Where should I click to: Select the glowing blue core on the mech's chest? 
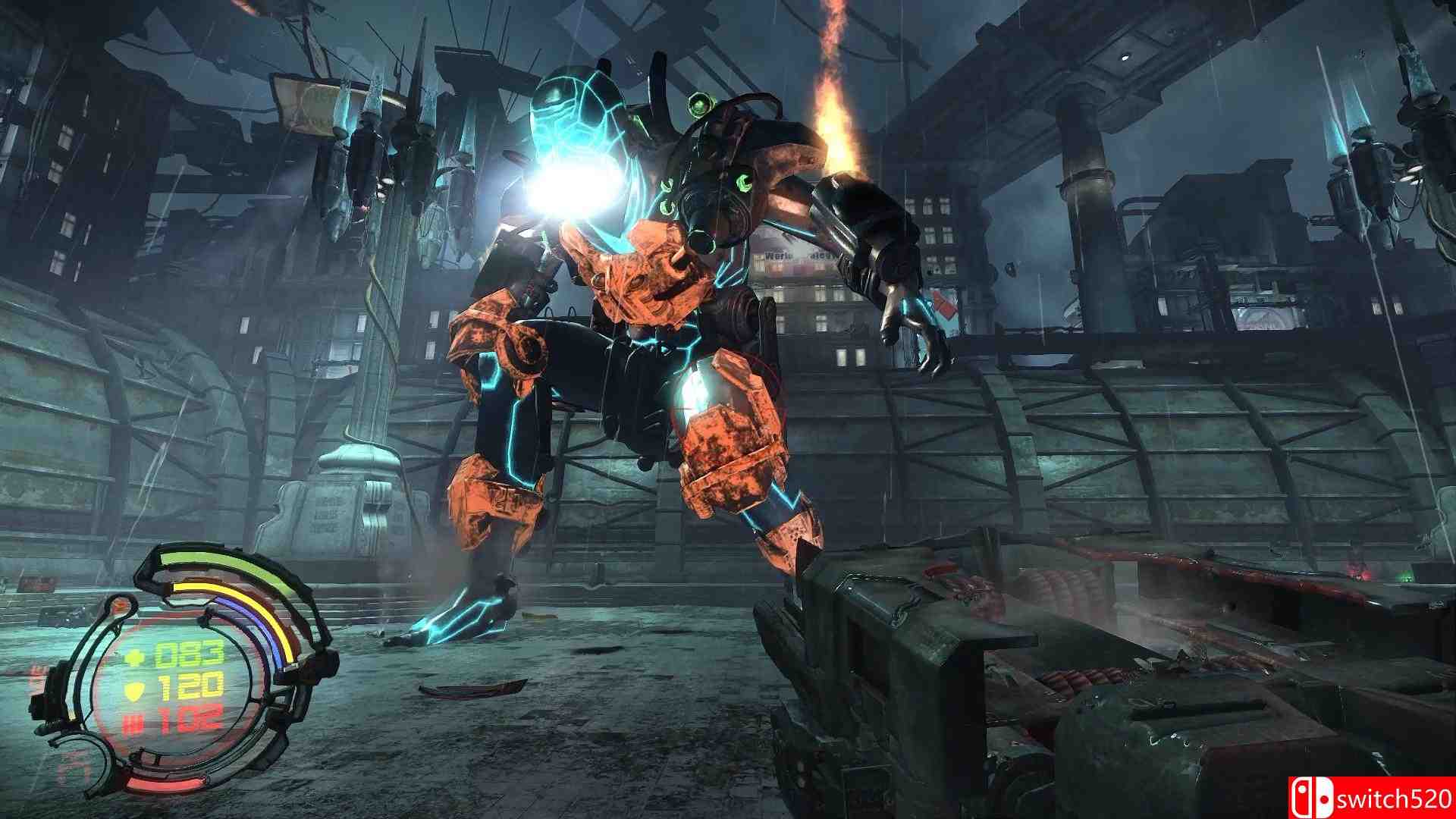[x=575, y=187]
